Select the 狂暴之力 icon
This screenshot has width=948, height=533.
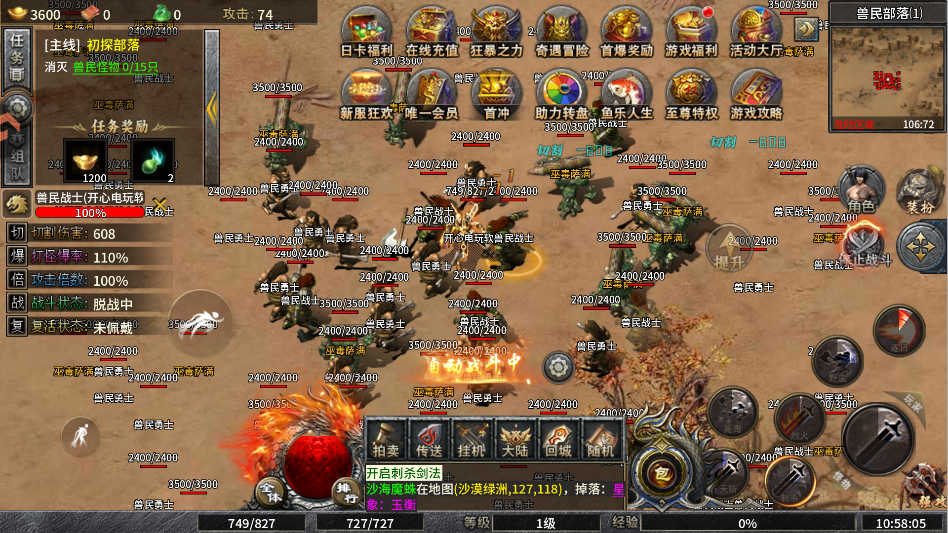click(497, 30)
